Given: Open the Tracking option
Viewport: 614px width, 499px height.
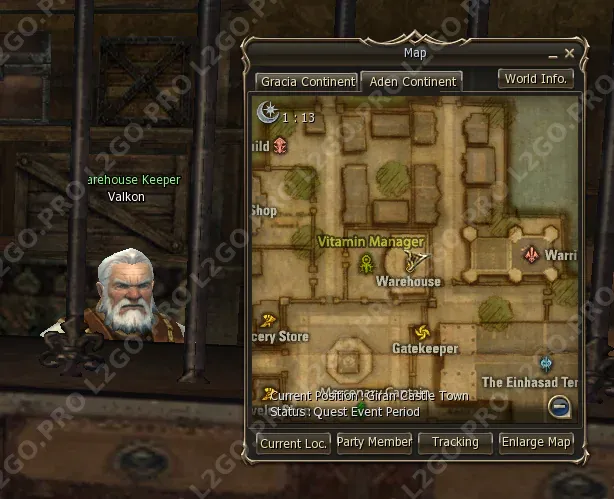Looking at the screenshot, I should pyautogui.click(x=455, y=442).
